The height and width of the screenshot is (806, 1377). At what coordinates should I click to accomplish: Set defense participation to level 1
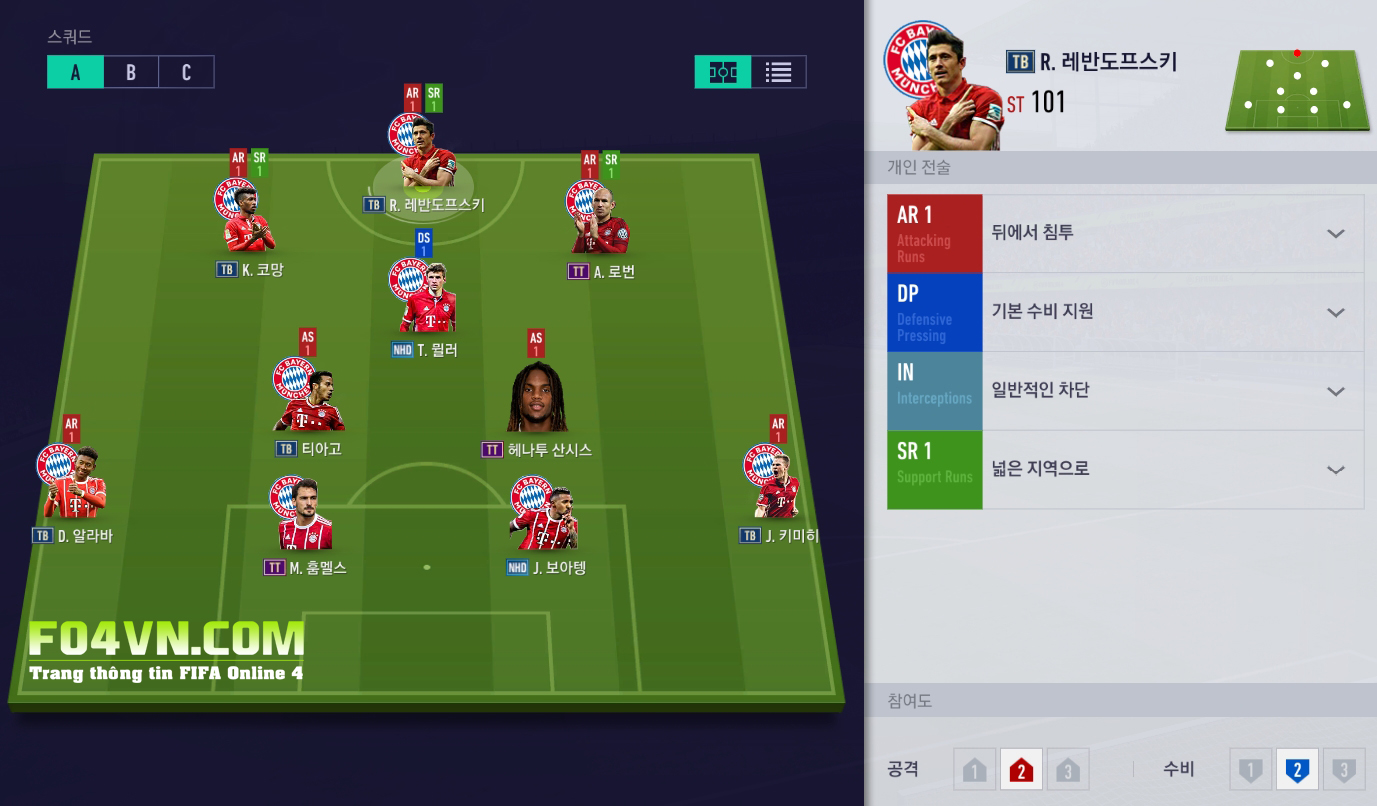click(x=1250, y=770)
